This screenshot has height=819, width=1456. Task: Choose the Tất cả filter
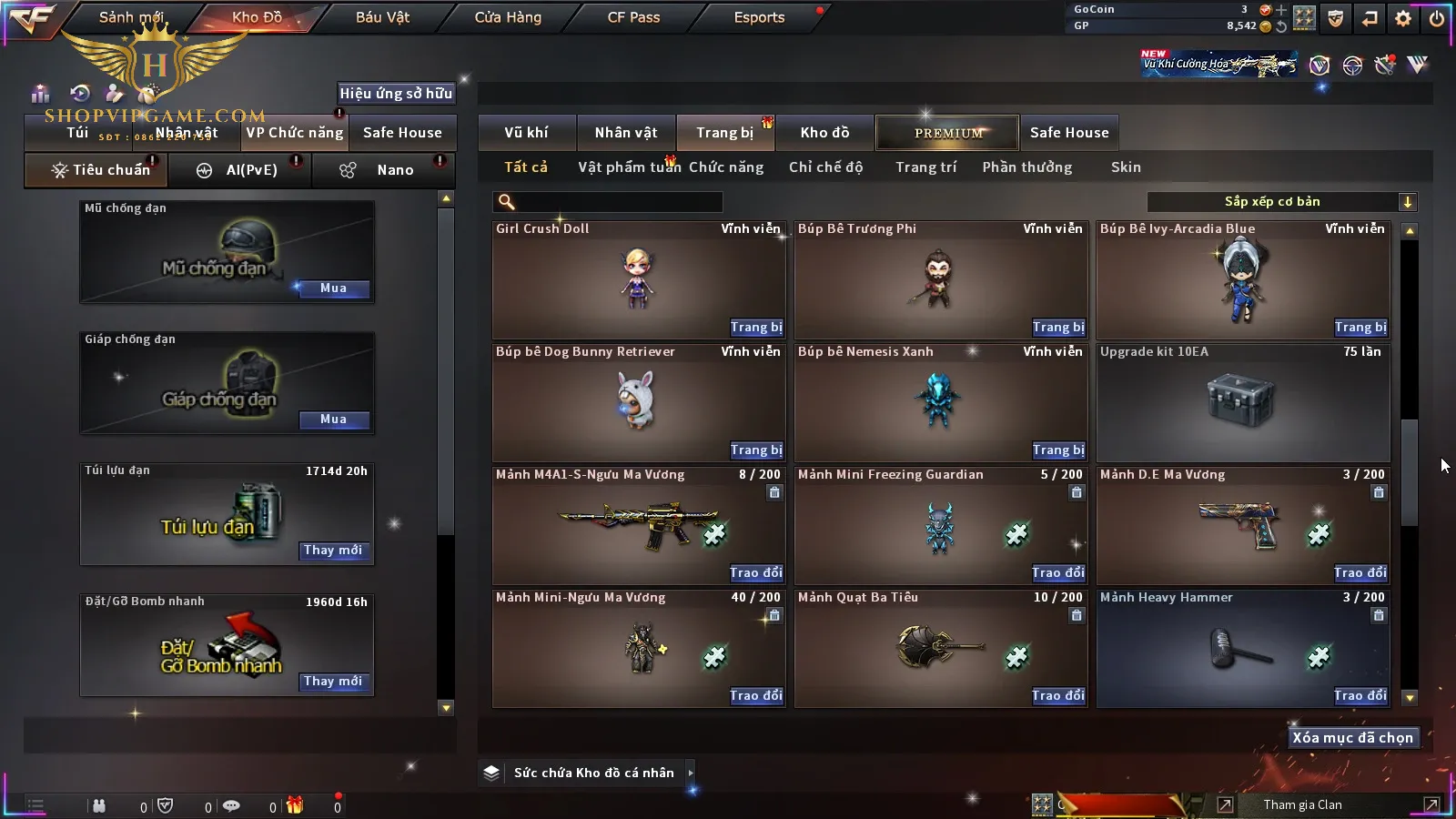pyautogui.click(x=526, y=167)
